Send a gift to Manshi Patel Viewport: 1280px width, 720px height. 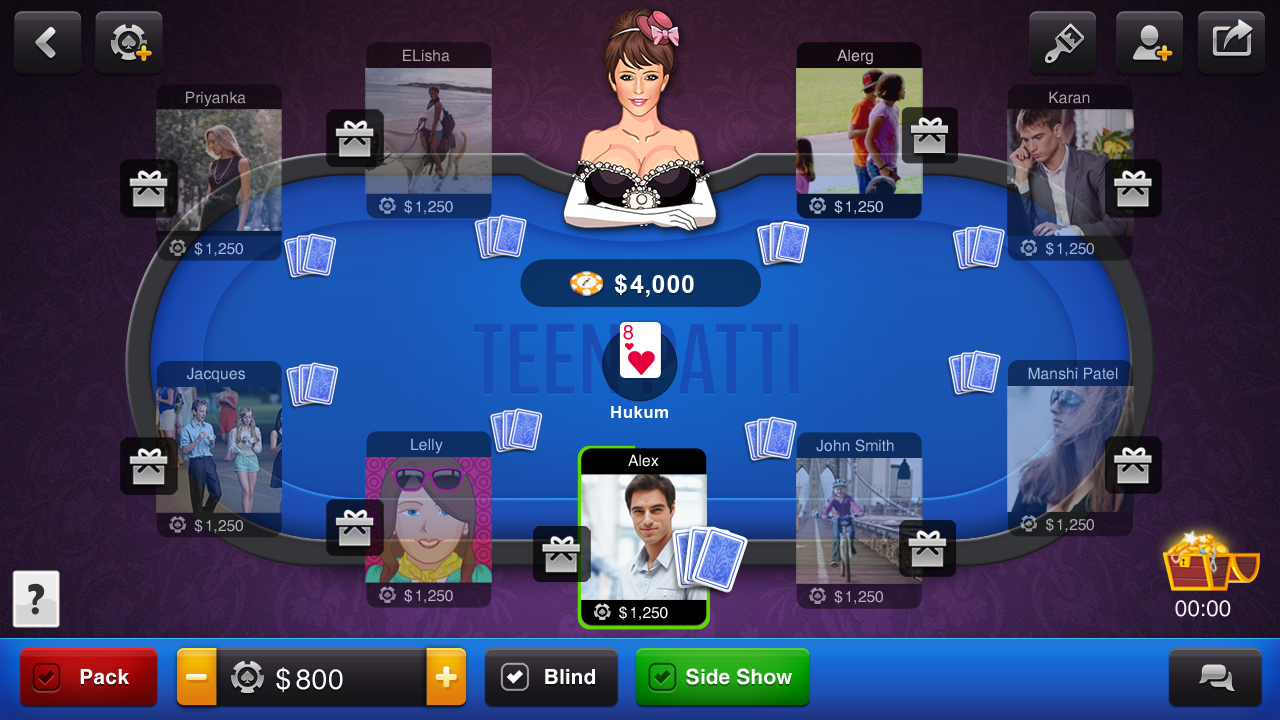tap(1133, 465)
